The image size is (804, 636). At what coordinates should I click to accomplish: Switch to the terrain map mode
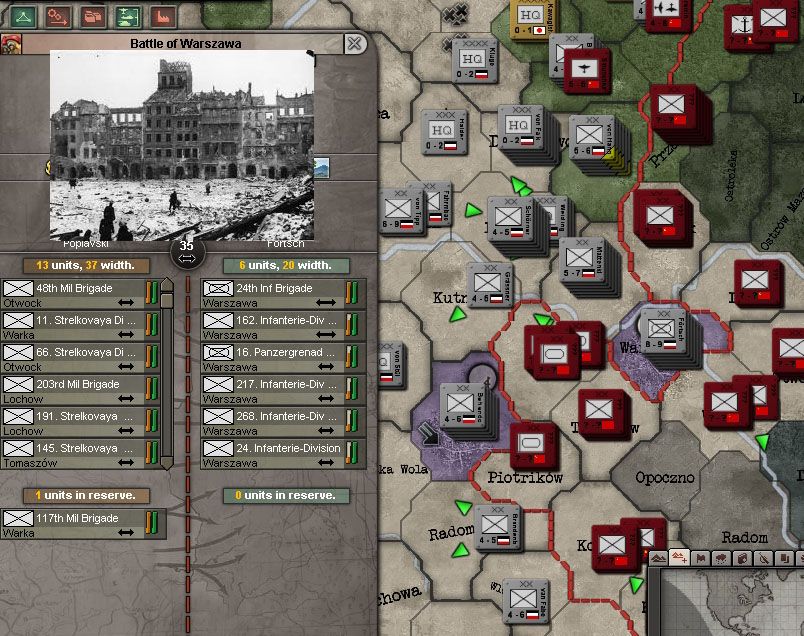tap(658, 558)
